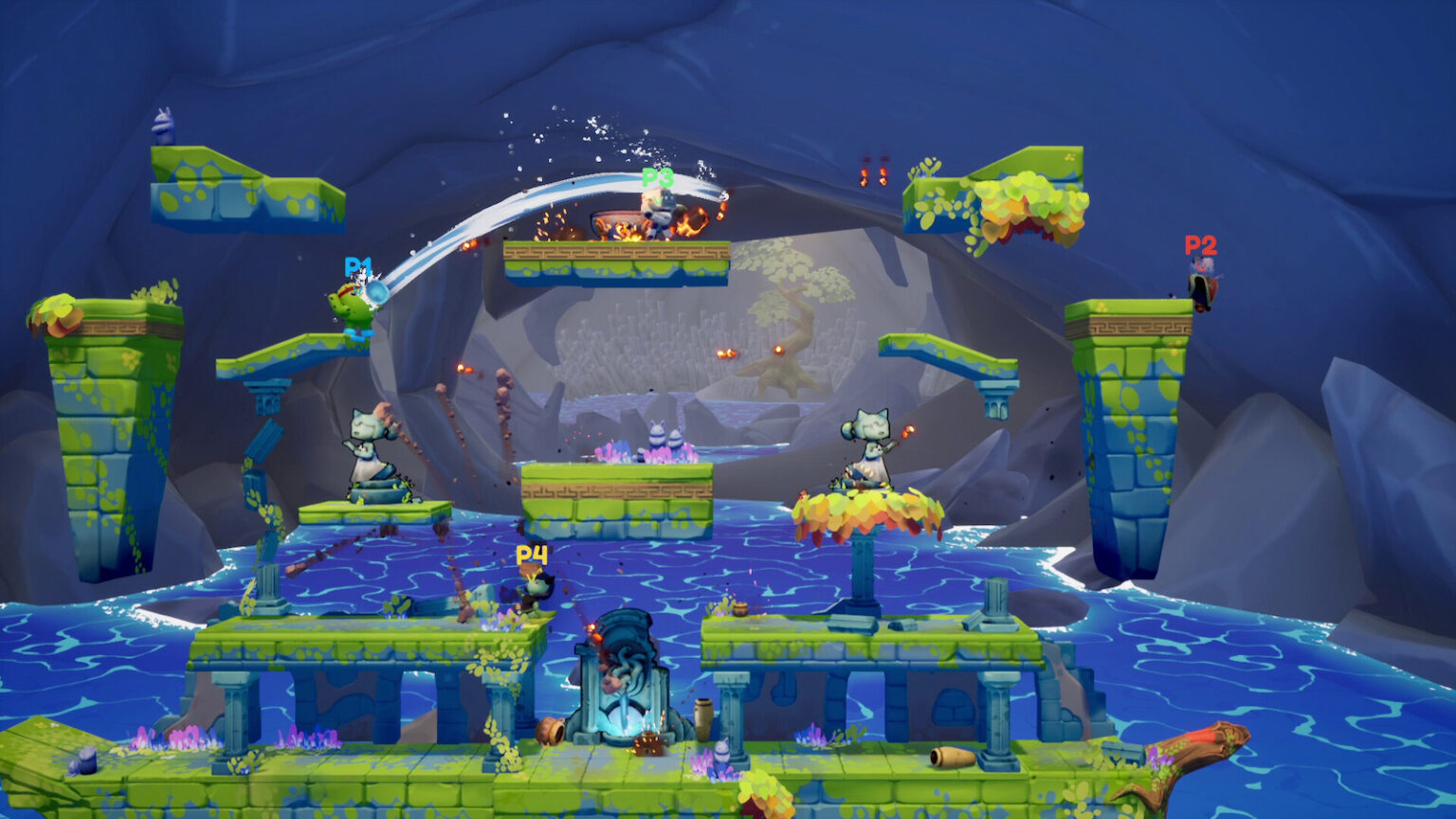The width and height of the screenshot is (1456, 819).
Task: Click the blue bucket on the bottom-left ledge
Action: click(87, 761)
